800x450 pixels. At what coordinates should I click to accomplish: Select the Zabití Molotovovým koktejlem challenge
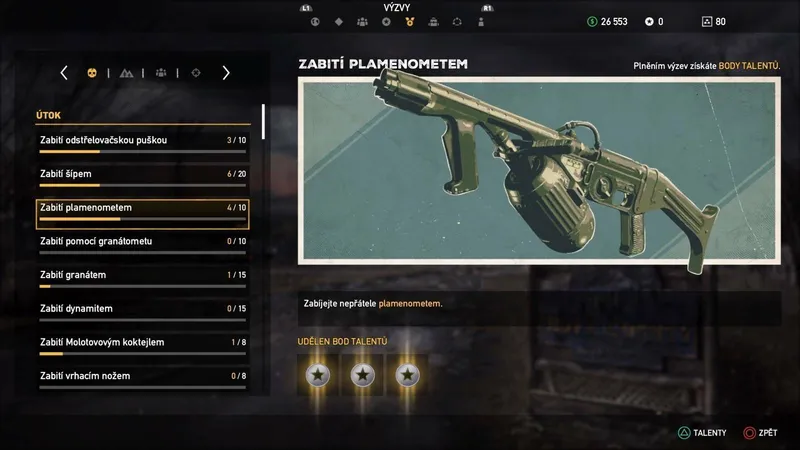click(x=142, y=343)
